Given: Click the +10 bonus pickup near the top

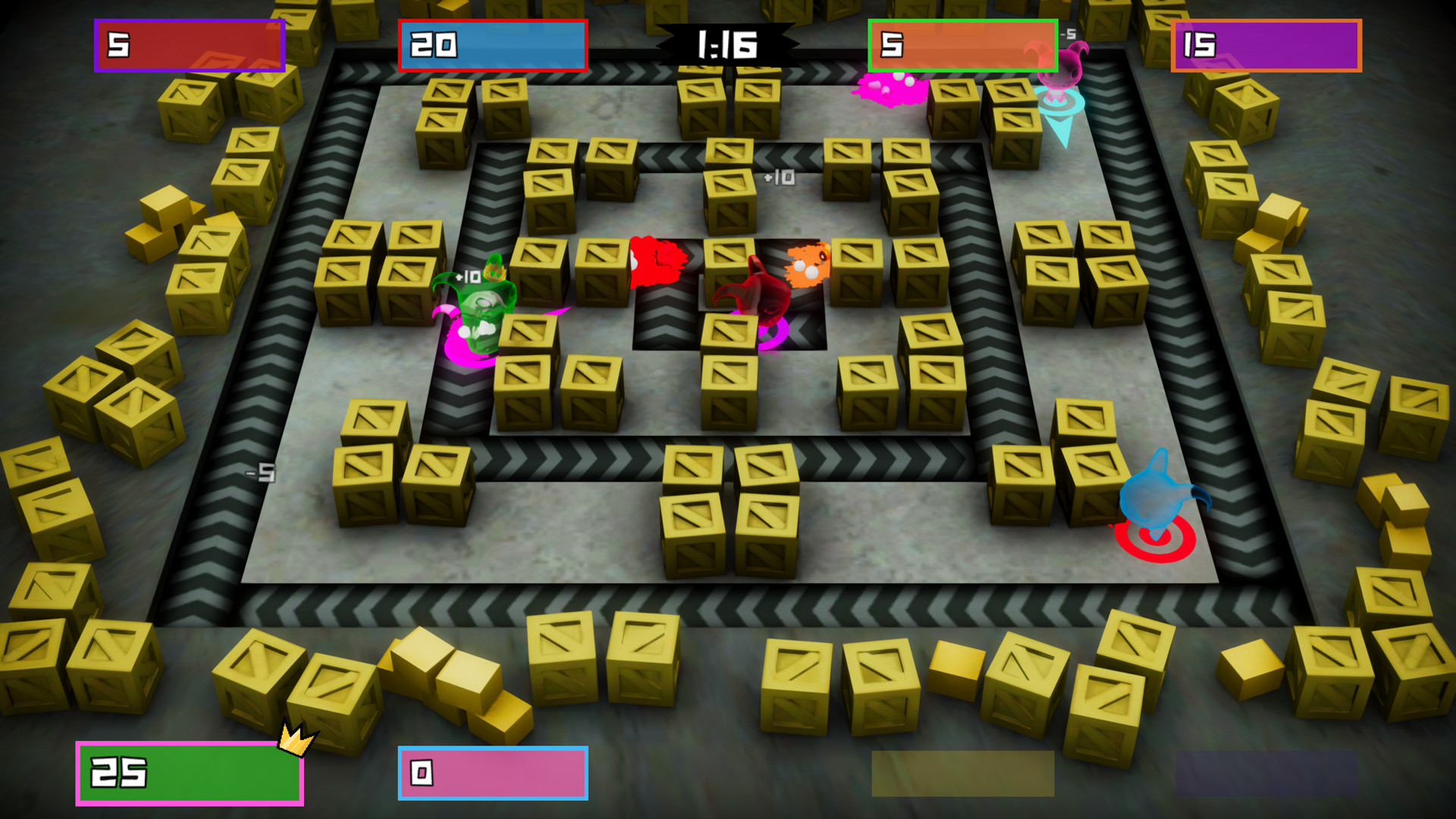Looking at the screenshot, I should click(x=779, y=176).
